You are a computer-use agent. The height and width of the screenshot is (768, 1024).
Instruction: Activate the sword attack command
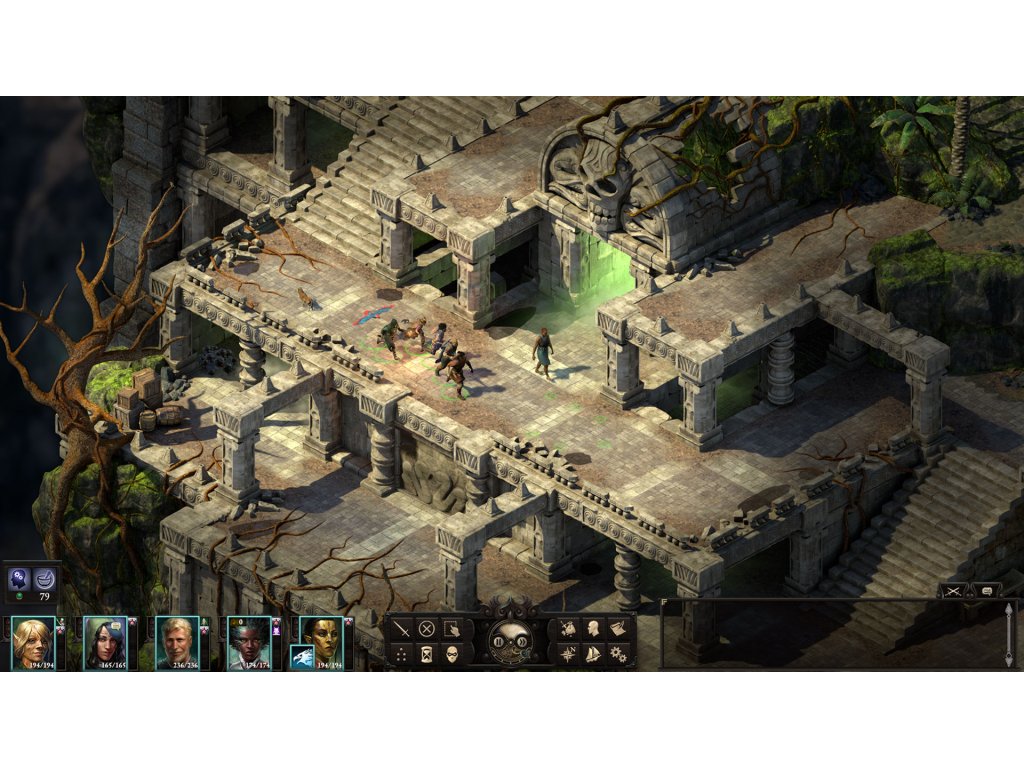[x=402, y=629]
